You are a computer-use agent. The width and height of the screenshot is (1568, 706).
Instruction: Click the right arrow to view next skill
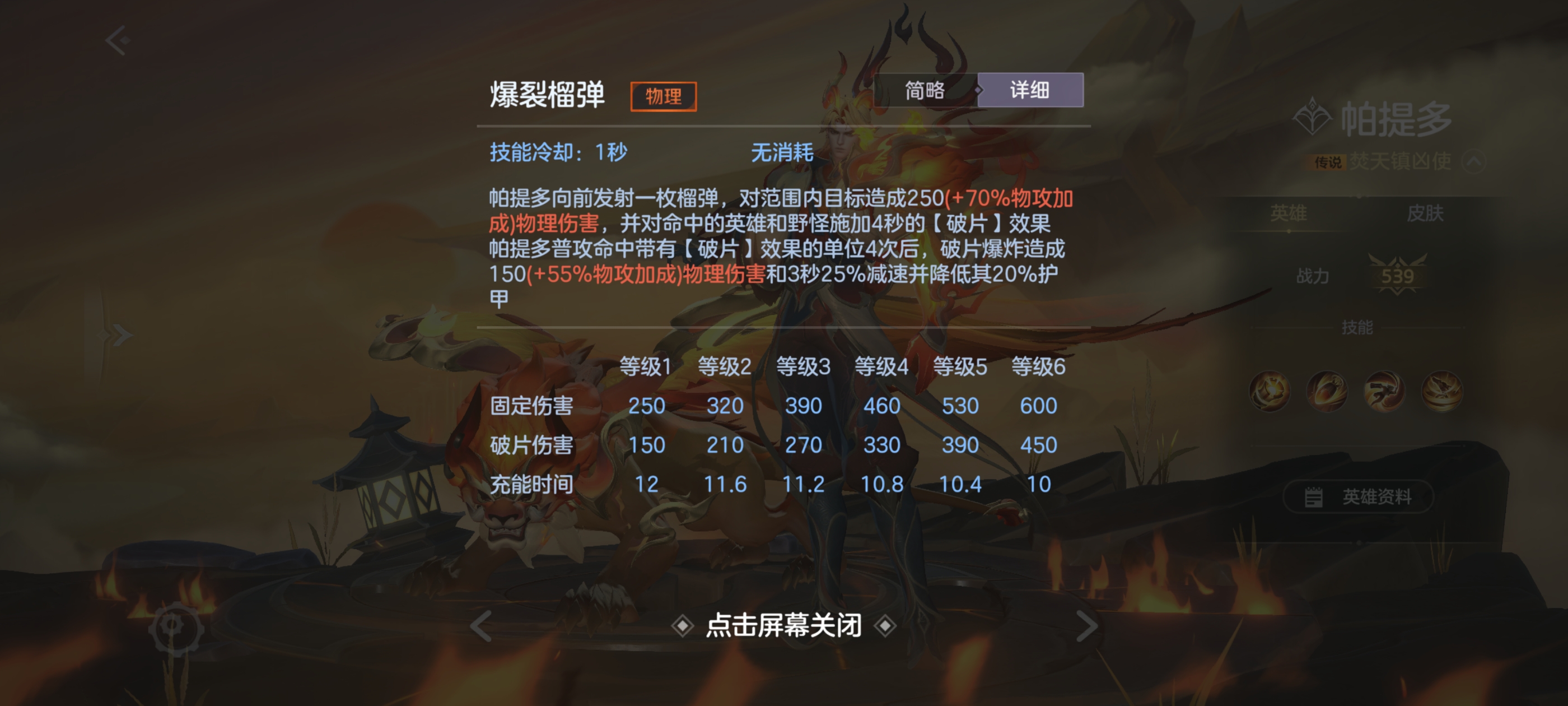click(1087, 626)
